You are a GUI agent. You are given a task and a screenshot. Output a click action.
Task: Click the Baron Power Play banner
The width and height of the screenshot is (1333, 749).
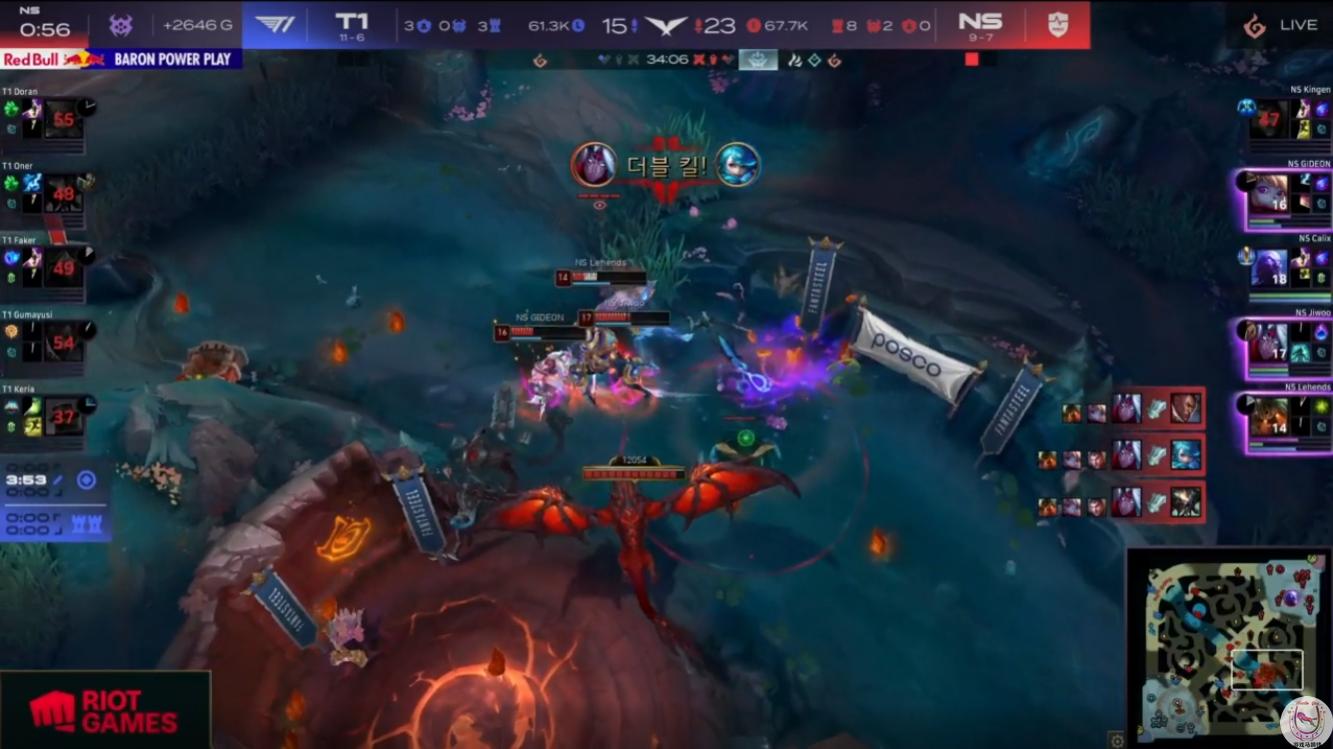coord(121,59)
